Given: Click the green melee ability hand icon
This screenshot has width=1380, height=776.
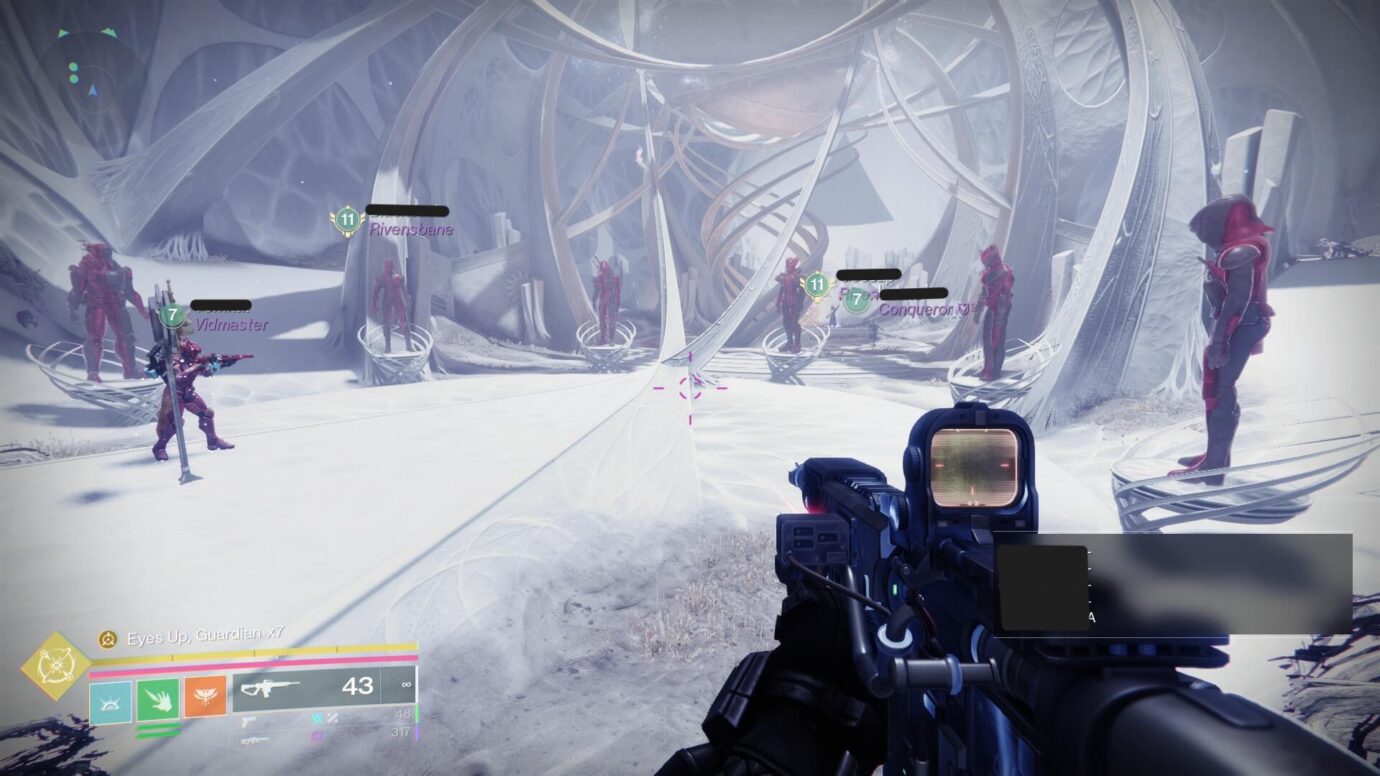Looking at the screenshot, I should click(x=158, y=701).
